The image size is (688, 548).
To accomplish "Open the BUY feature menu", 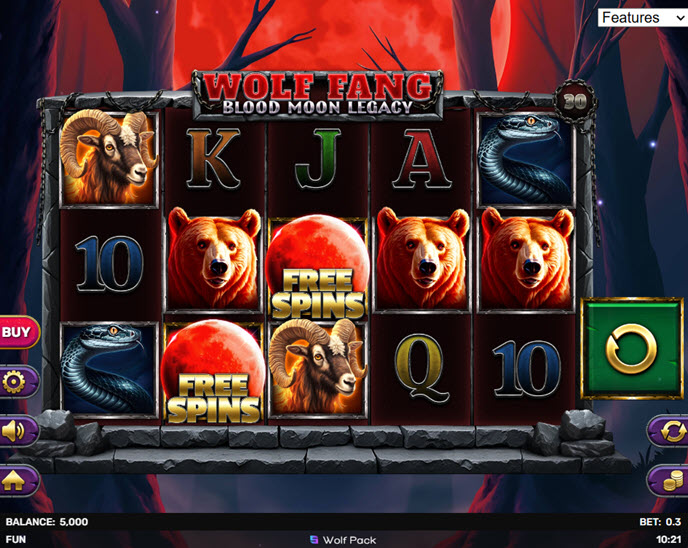I will [17, 331].
